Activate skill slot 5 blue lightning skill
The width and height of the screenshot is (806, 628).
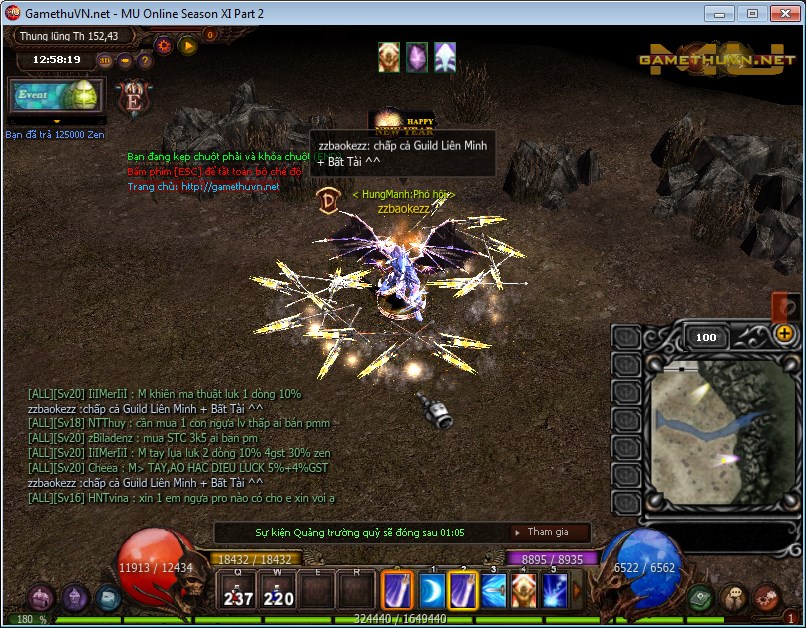click(555, 590)
